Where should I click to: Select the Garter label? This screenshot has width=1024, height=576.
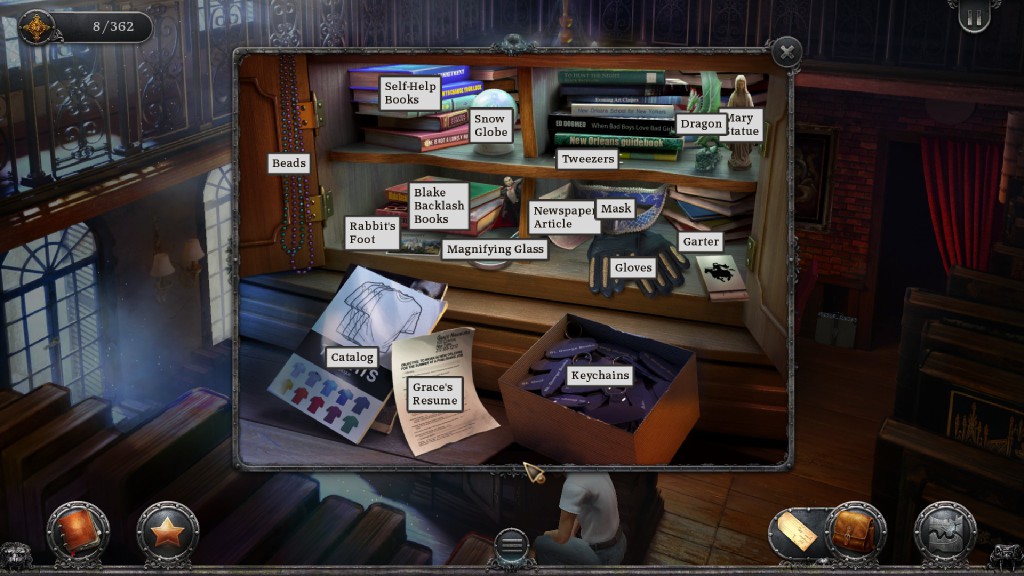700,242
